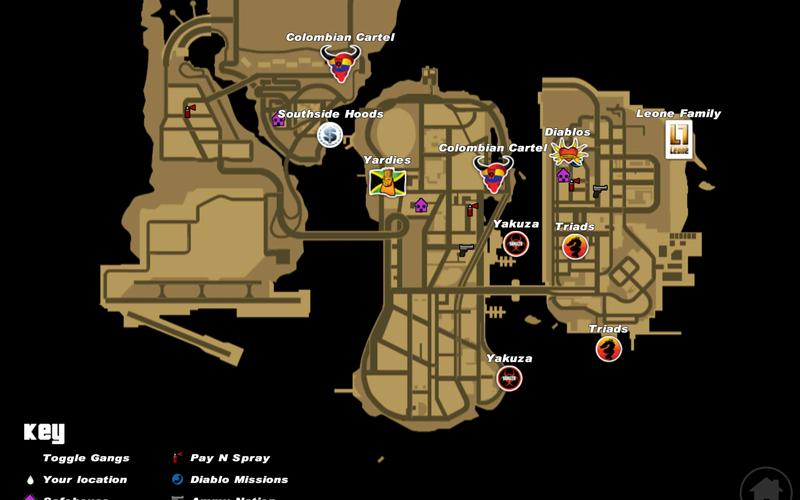Click the Colombian Cartel marker beside Diablos

493,174
